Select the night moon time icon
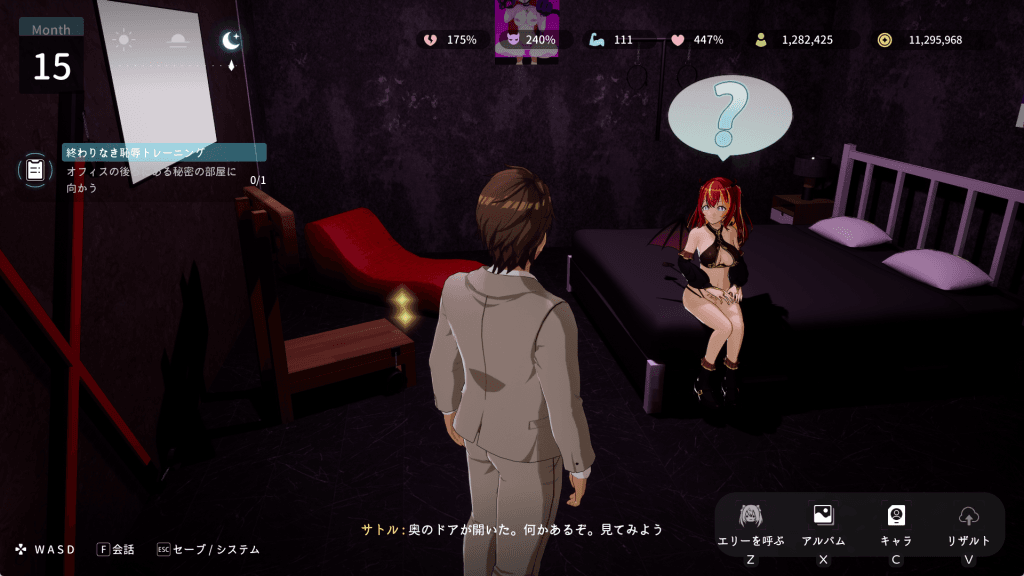This screenshot has width=1024, height=576. click(231, 40)
